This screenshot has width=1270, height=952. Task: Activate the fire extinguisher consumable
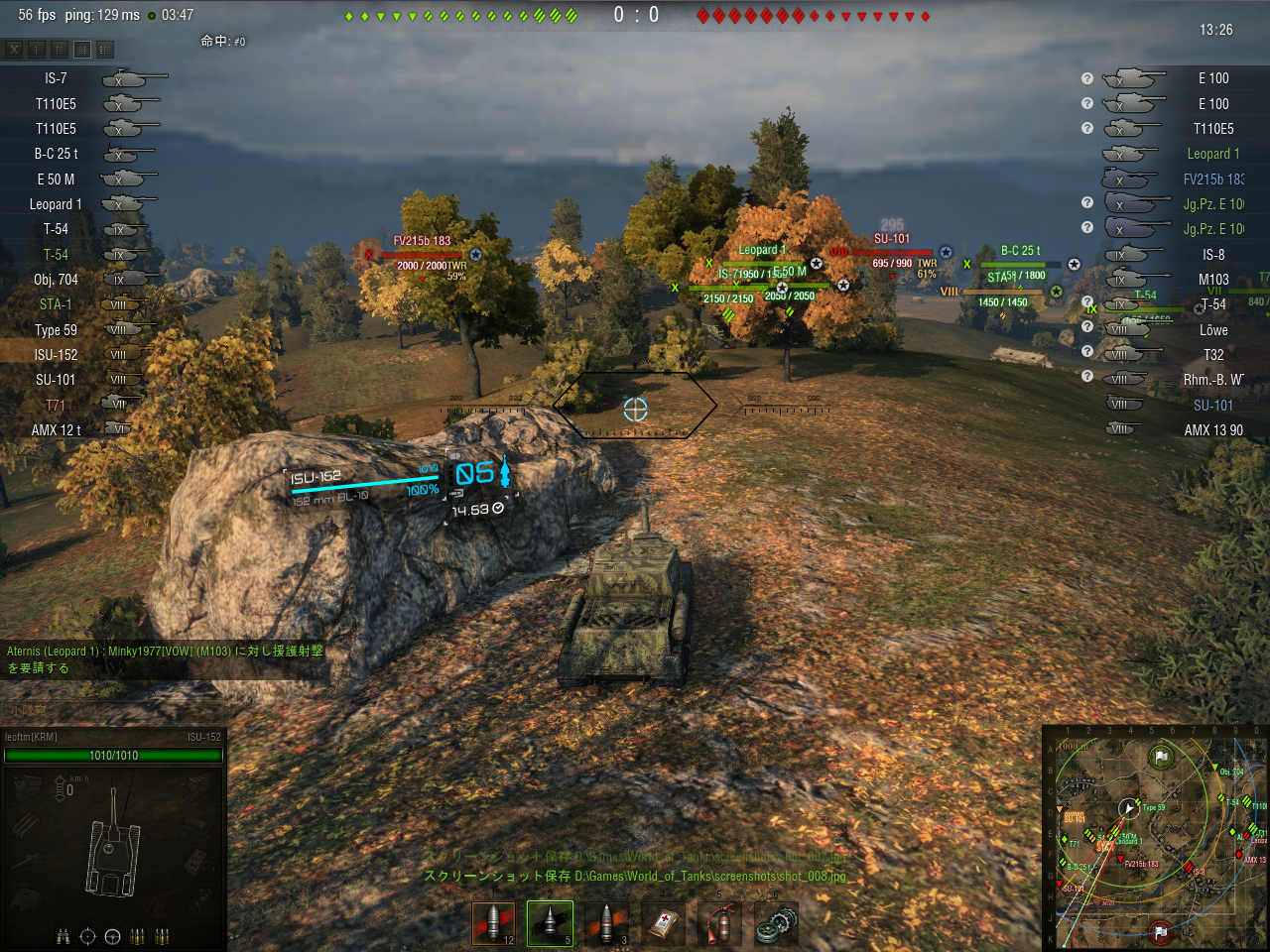pyautogui.click(x=719, y=923)
